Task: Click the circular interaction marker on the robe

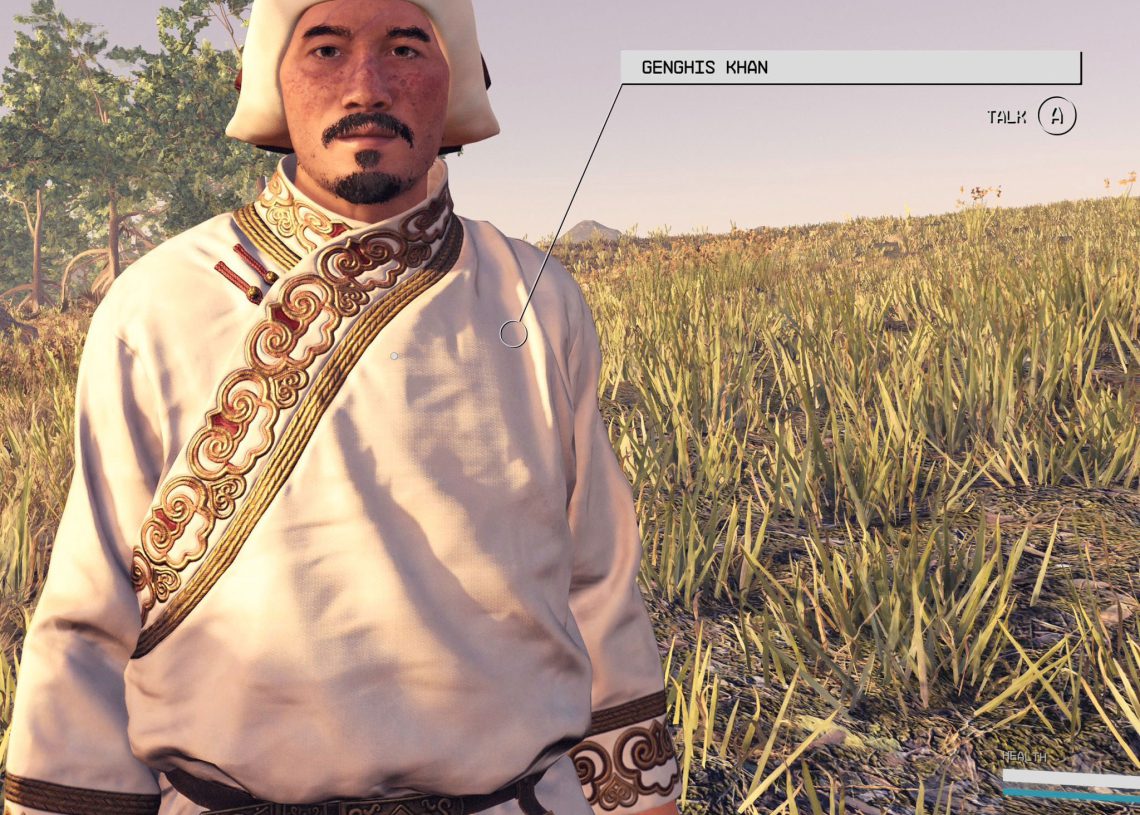Action: tap(513, 334)
